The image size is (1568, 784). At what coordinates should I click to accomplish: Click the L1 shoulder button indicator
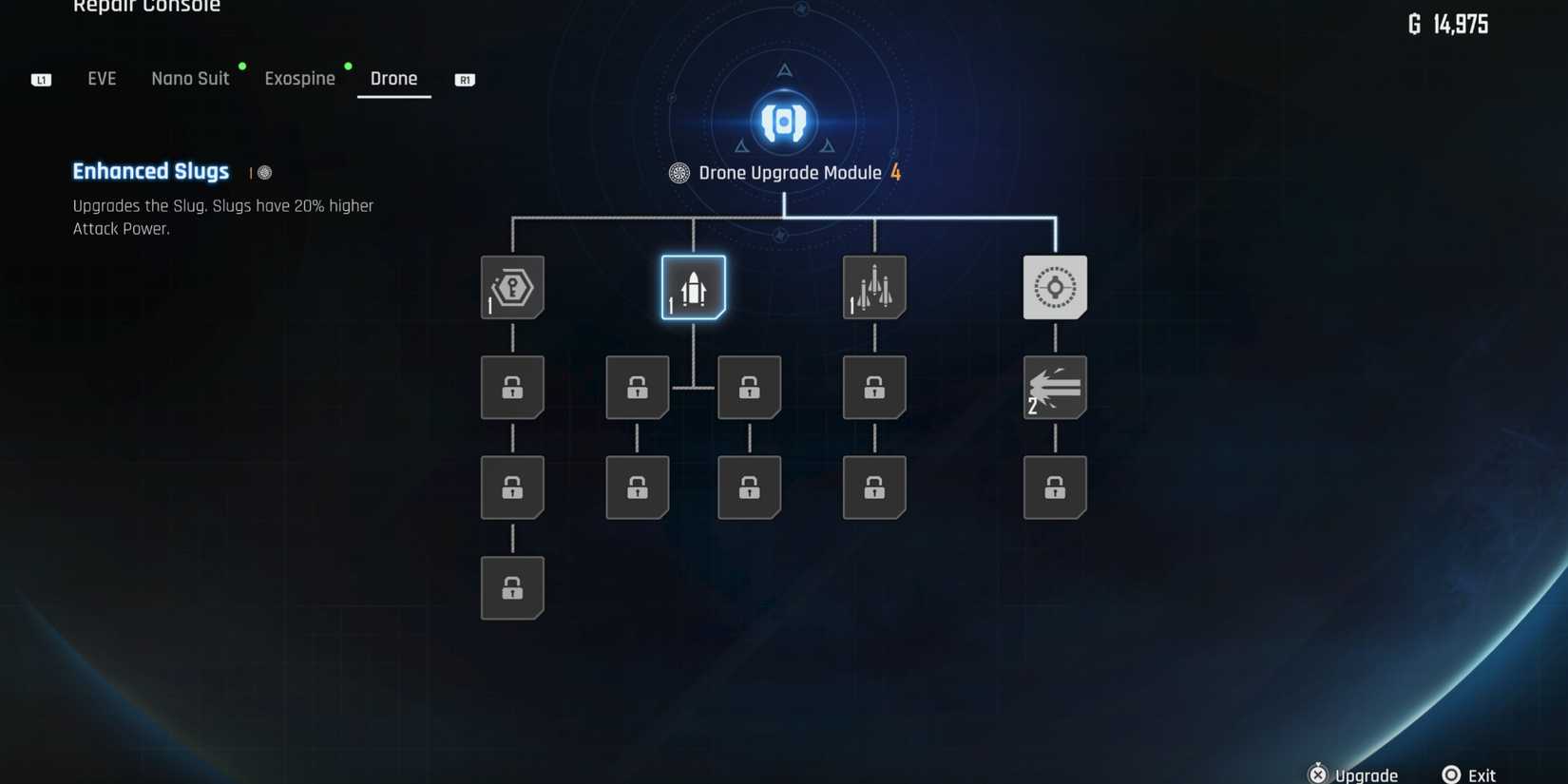click(41, 80)
